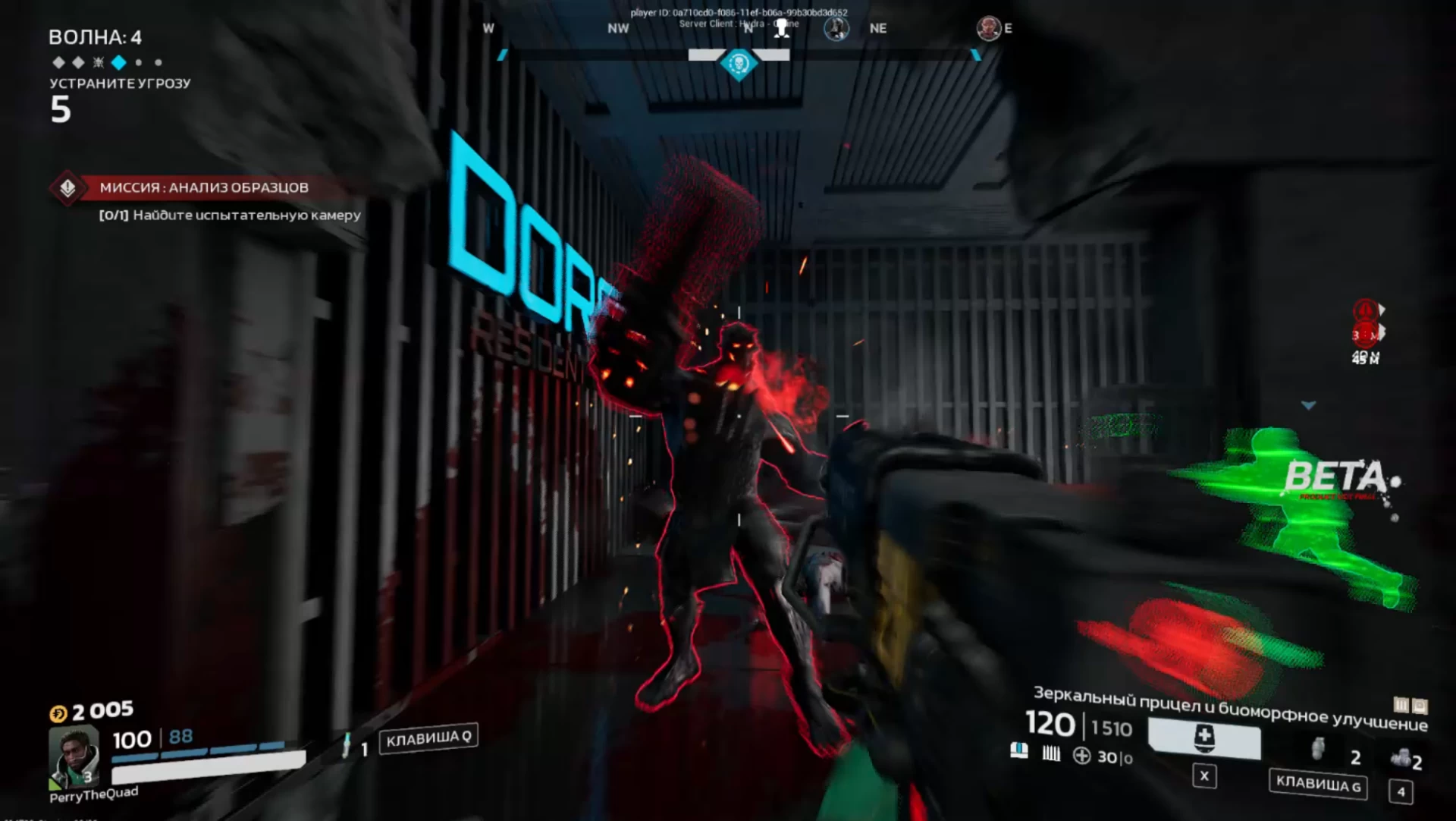The height and width of the screenshot is (821, 1456).
Task: Click the skull diamond marker on the compass
Action: tap(739, 64)
